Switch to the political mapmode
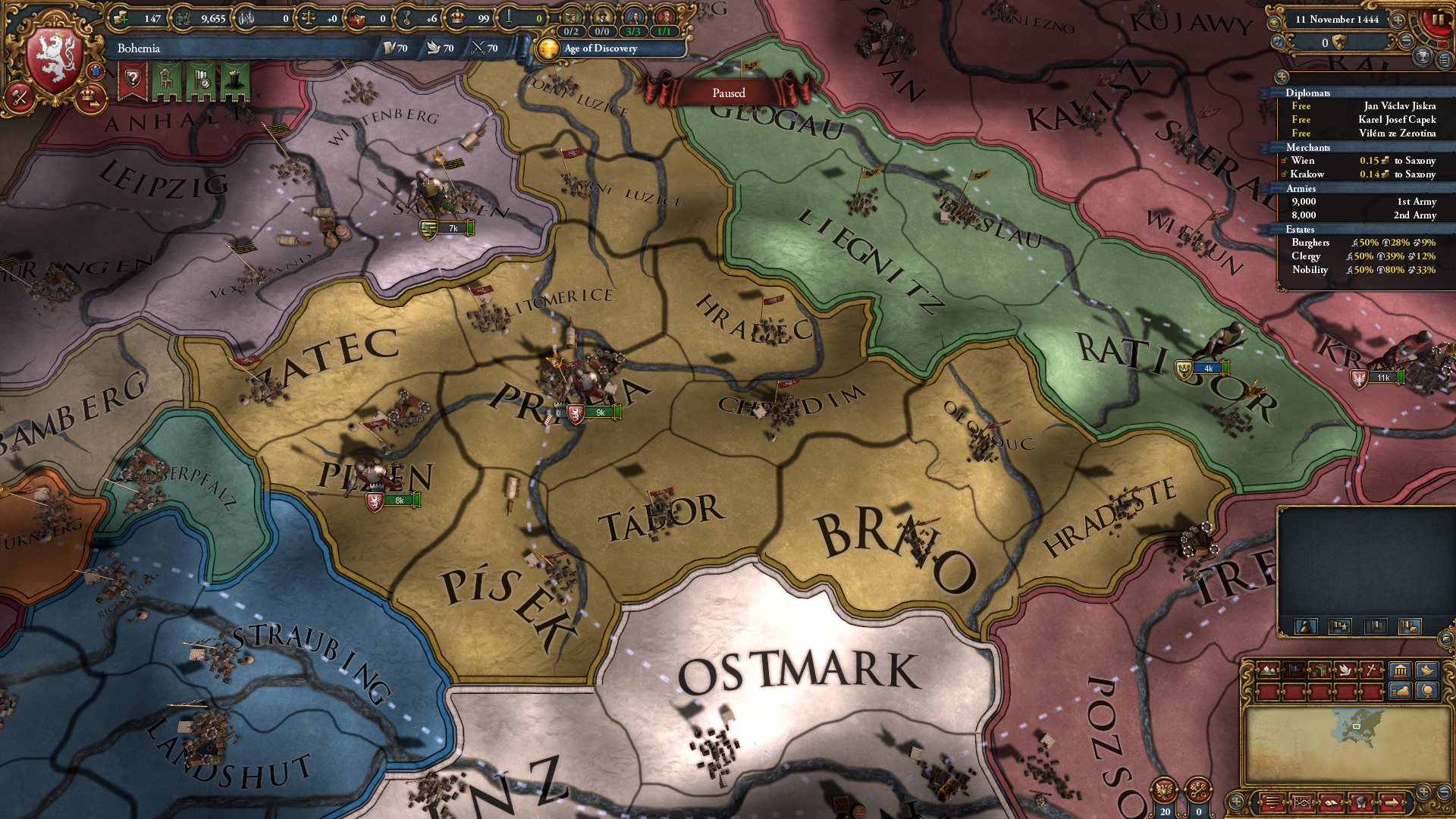Image resolution: width=1456 pixels, height=819 pixels. point(1294,670)
